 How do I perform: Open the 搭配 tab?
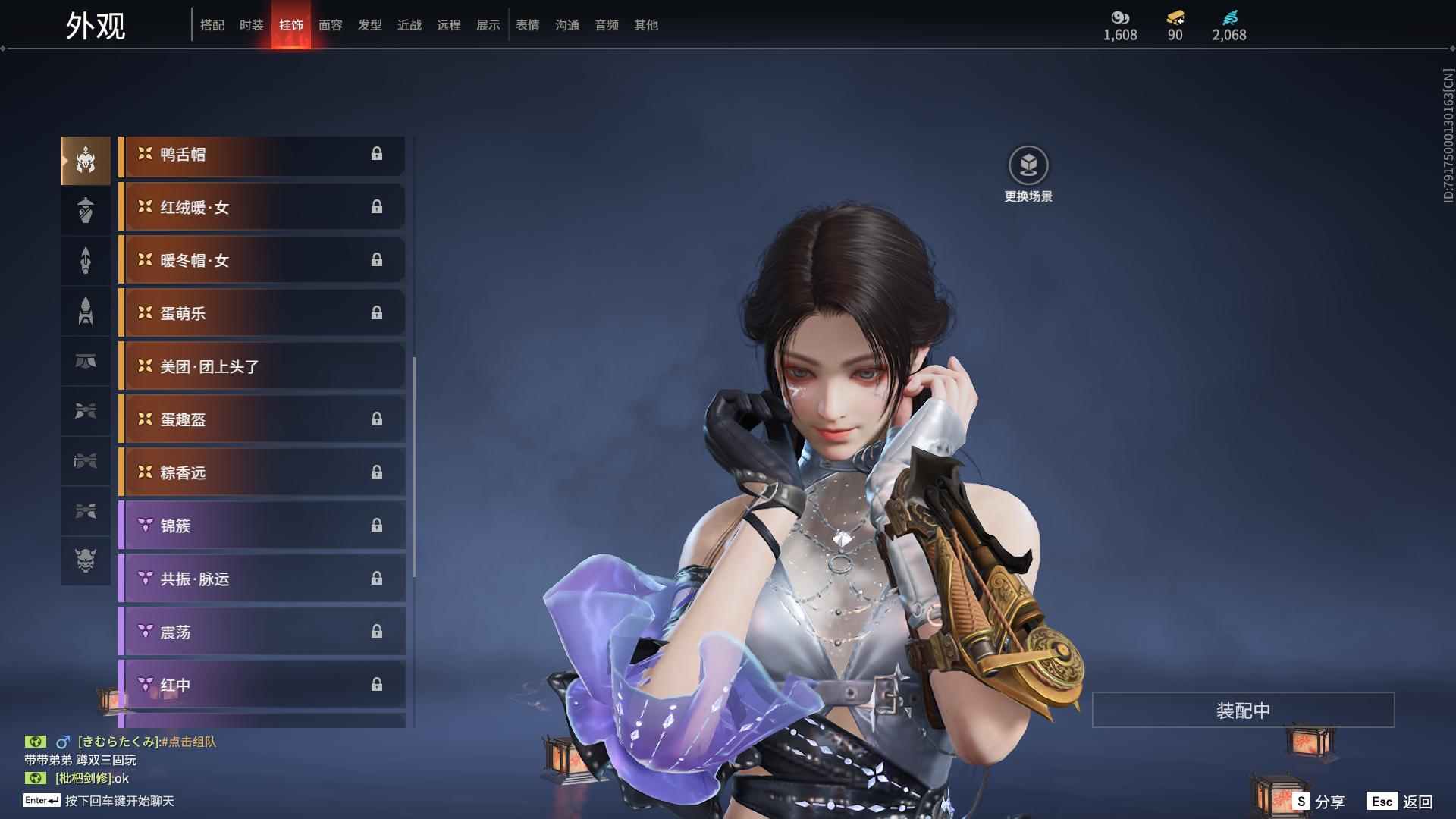tap(212, 25)
